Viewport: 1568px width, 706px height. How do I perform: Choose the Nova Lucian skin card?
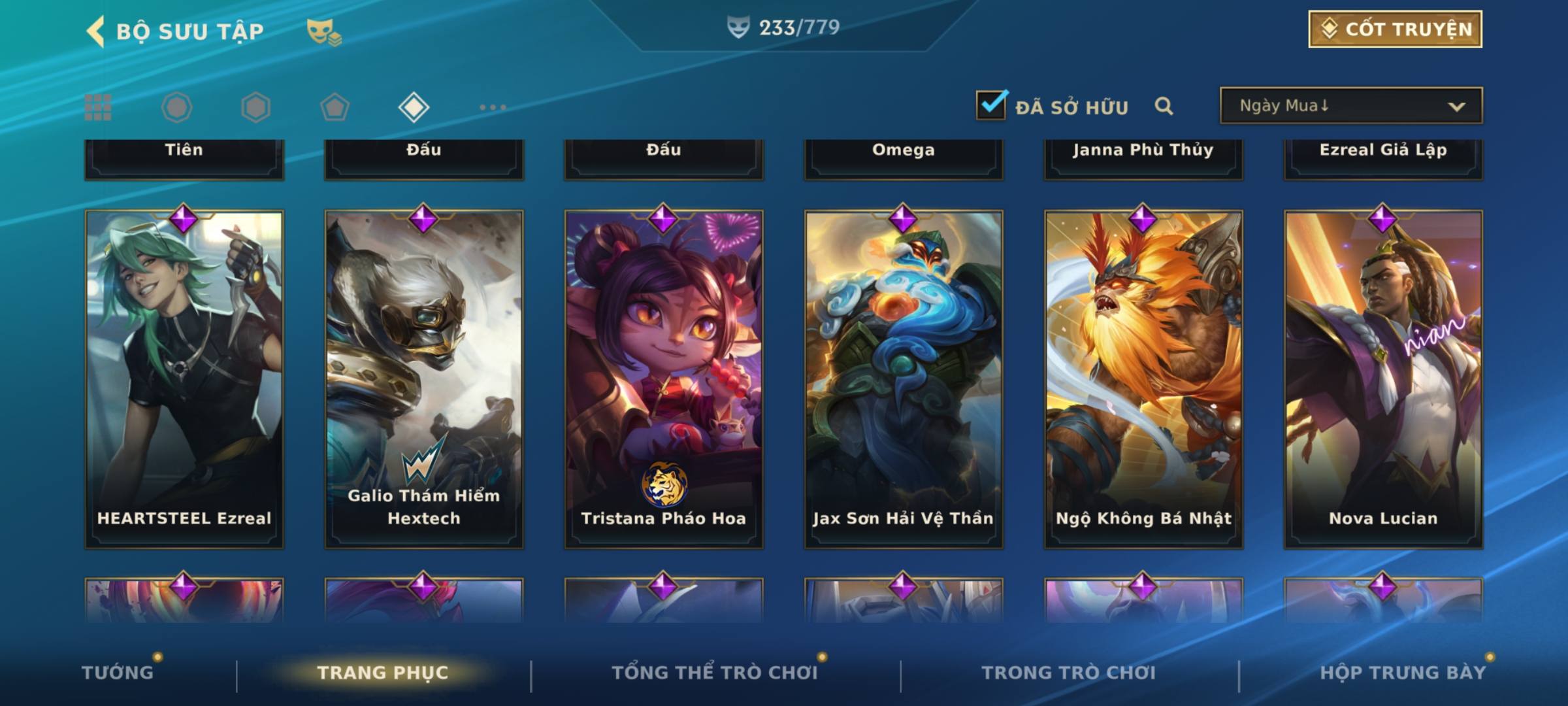(1383, 379)
